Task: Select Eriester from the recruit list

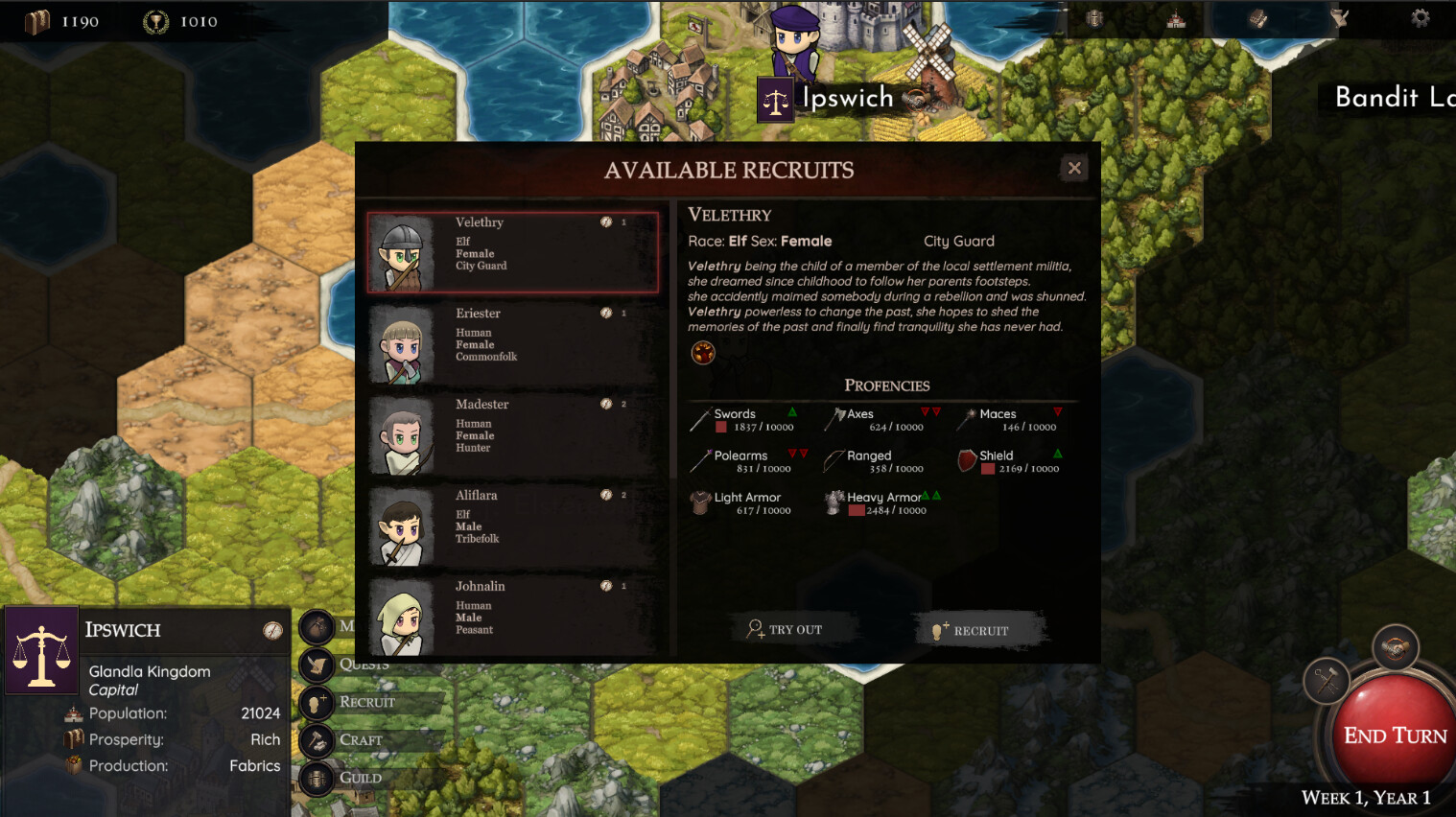Action: (x=513, y=343)
